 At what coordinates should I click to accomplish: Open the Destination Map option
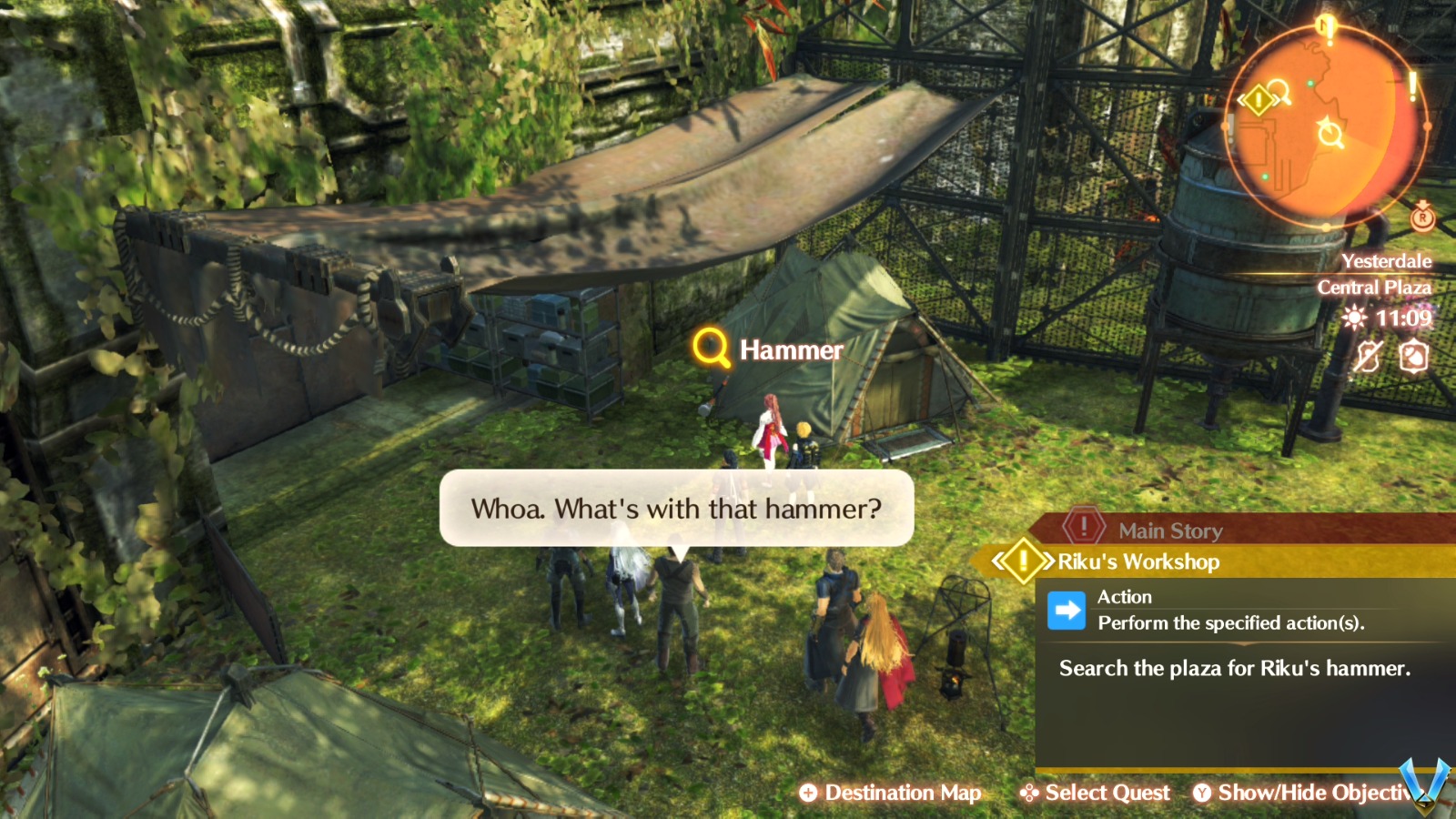tap(892, 792)
